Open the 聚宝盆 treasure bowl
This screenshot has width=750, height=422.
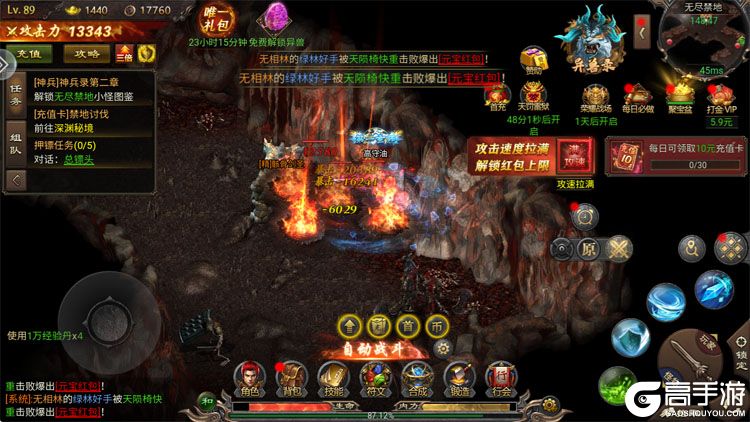pyautogui.click(x=678, y=97)
